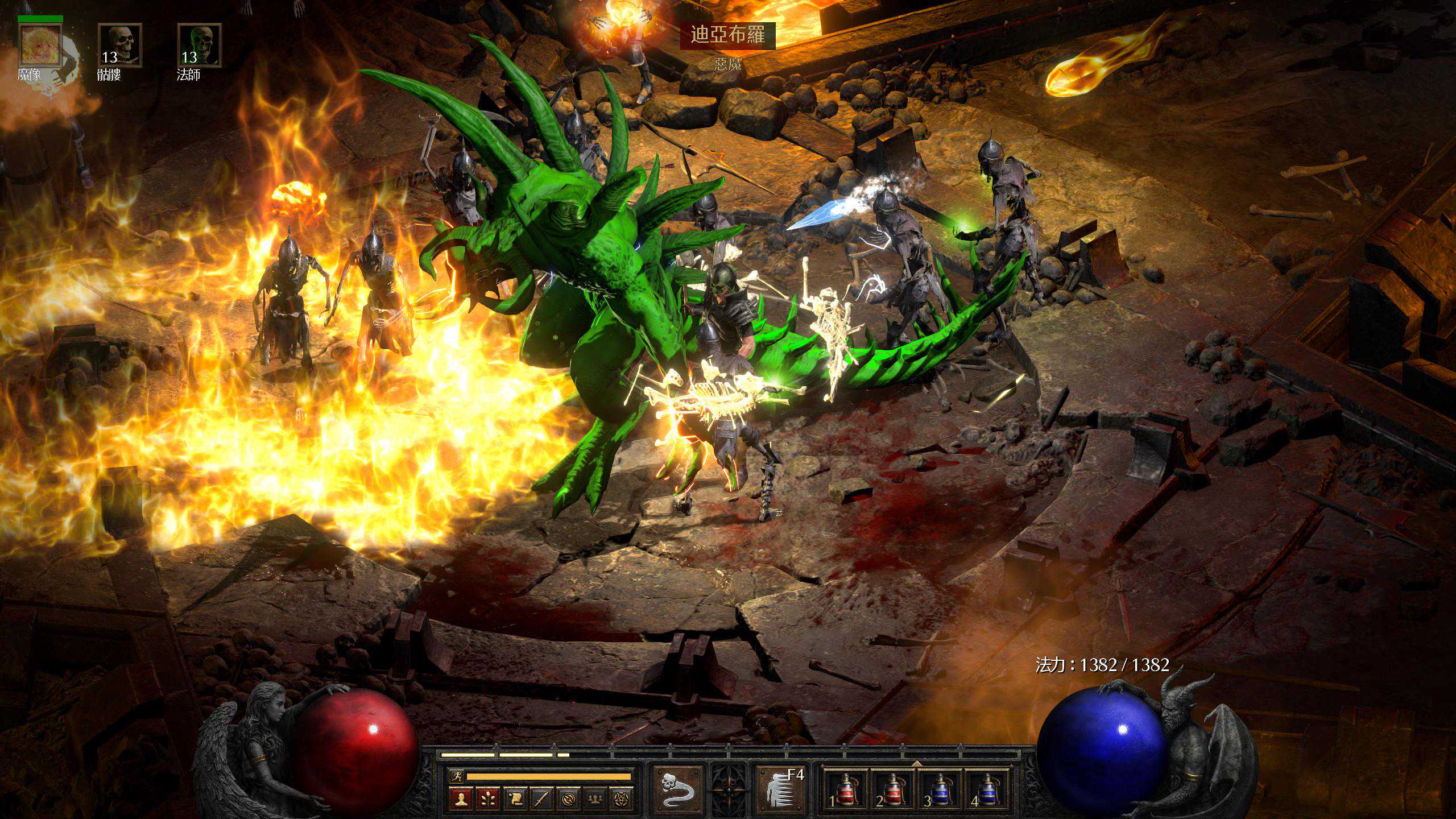1456x819 pixels.
Task: Expand the potion belt arrow
Action: tap(916, 763)
